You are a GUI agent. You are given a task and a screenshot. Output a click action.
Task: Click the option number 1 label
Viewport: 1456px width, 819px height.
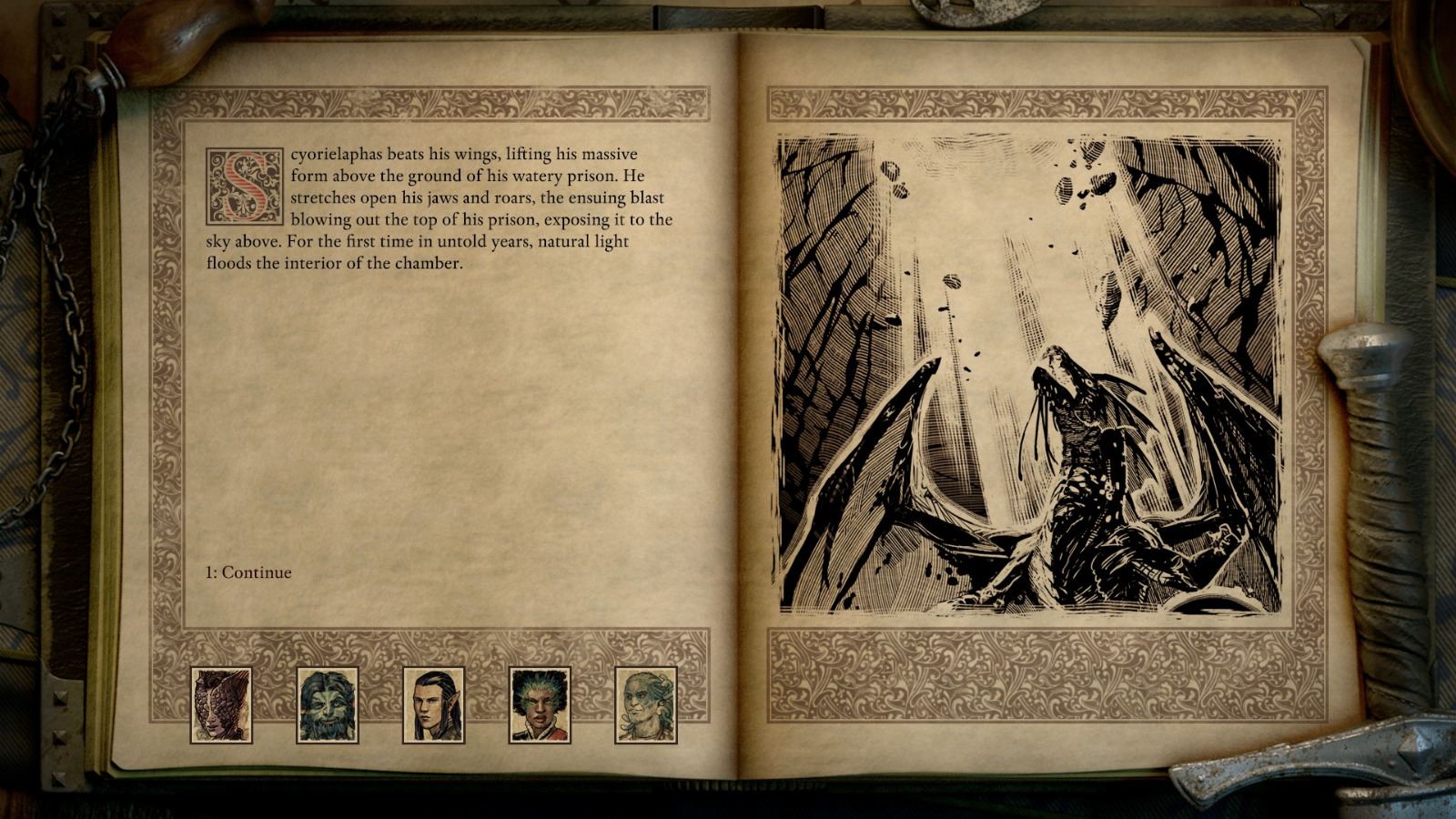(x=211, y=572)
